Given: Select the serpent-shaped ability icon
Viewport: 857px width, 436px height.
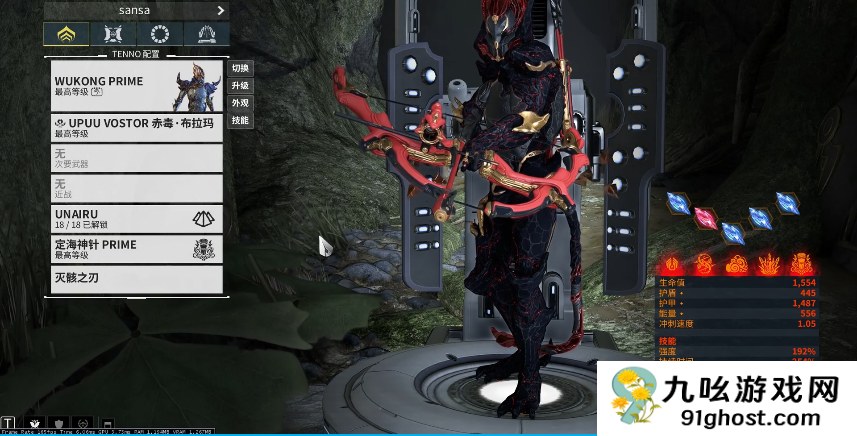Looking at the screenshot, I should tap(706, 264).
